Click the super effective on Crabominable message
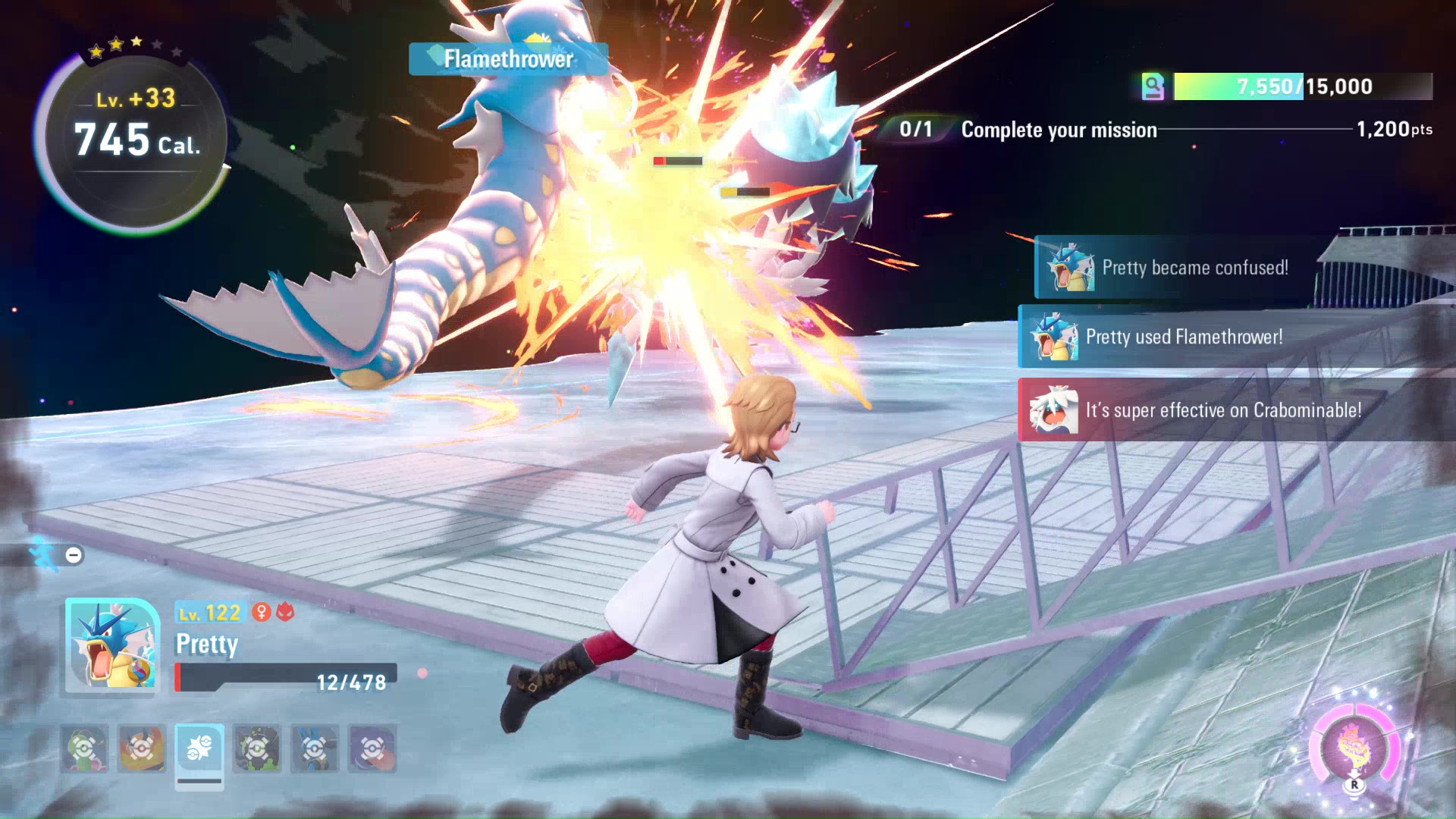This screenshot has height=819, width=1456. (1222, 410)
